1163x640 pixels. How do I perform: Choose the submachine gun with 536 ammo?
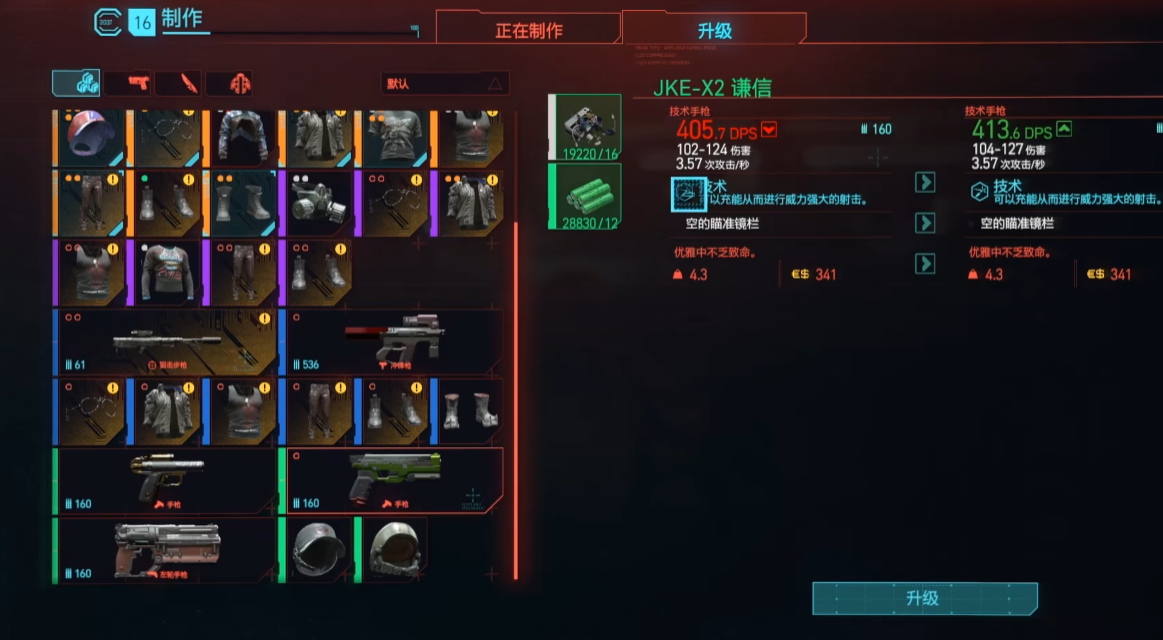393,342
